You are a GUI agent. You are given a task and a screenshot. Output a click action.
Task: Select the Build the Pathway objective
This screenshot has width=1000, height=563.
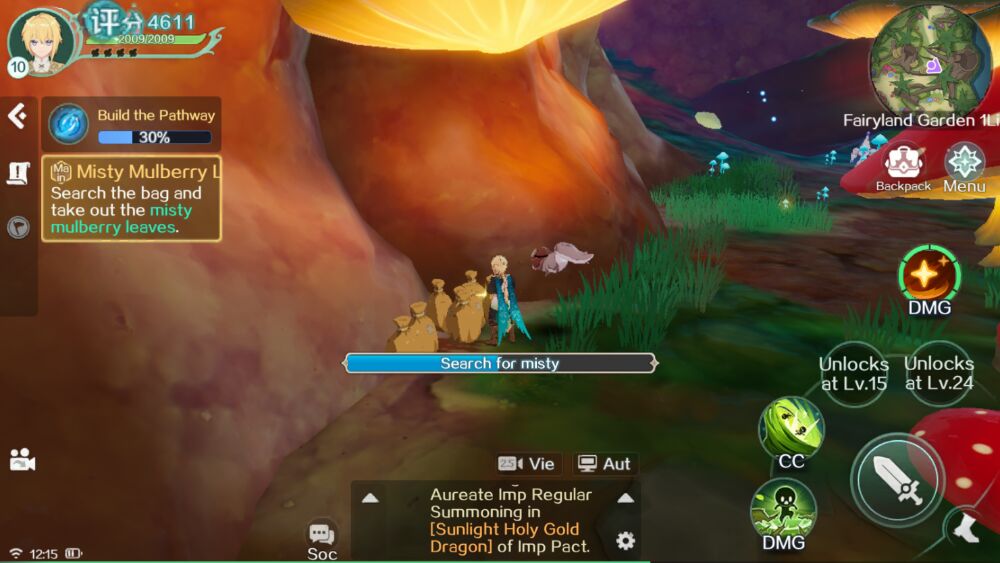131,125
